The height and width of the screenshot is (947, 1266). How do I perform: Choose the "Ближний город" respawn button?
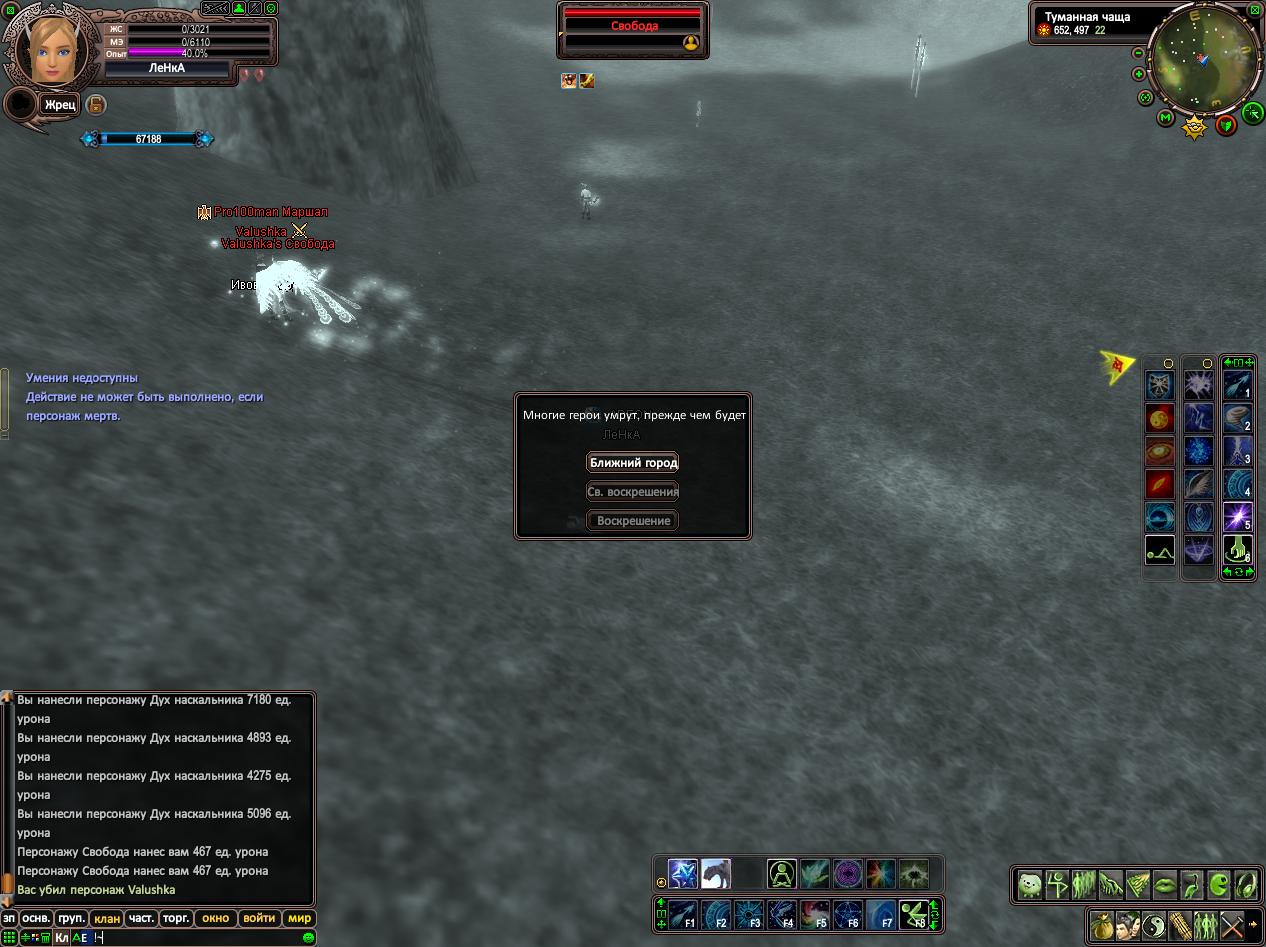coord(633,463)
